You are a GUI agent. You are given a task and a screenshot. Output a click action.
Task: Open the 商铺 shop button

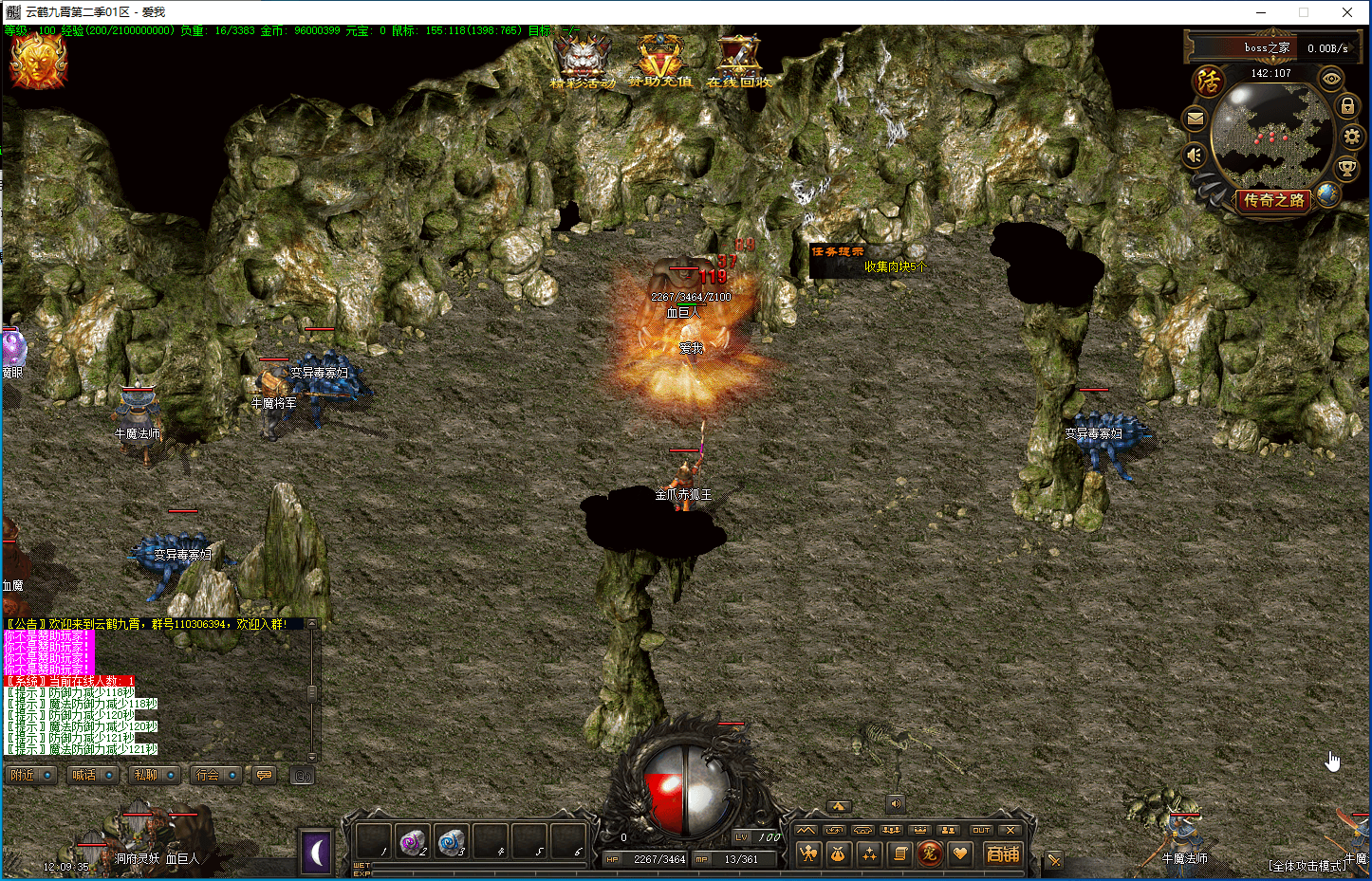(x=1003, y=854)
